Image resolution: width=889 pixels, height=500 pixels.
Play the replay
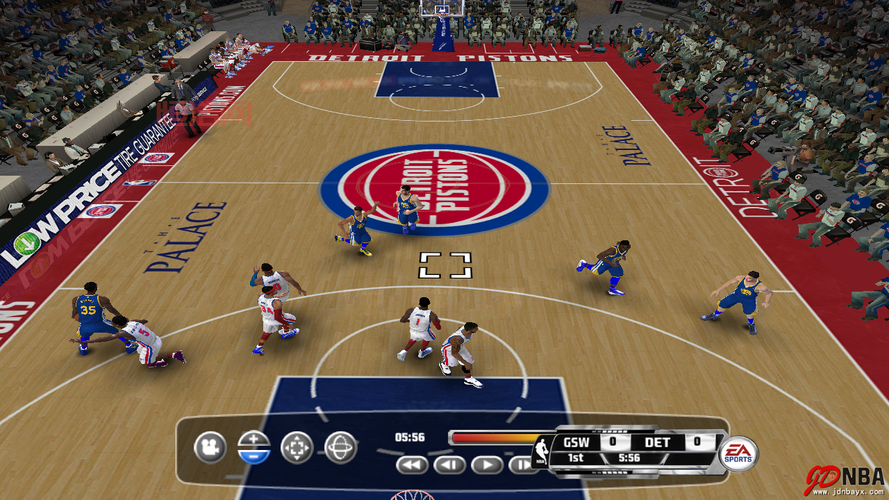pyautogui.click(x=487, y=465)
